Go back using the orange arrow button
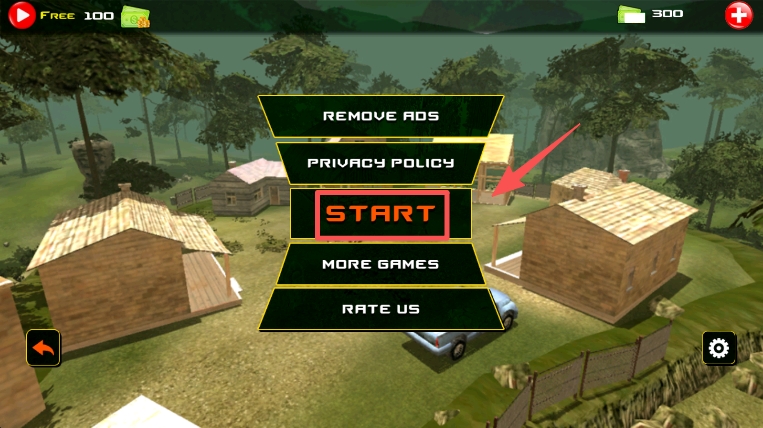Image resolution: width=763 pixels, height=428 pixels. coord(43,347)
